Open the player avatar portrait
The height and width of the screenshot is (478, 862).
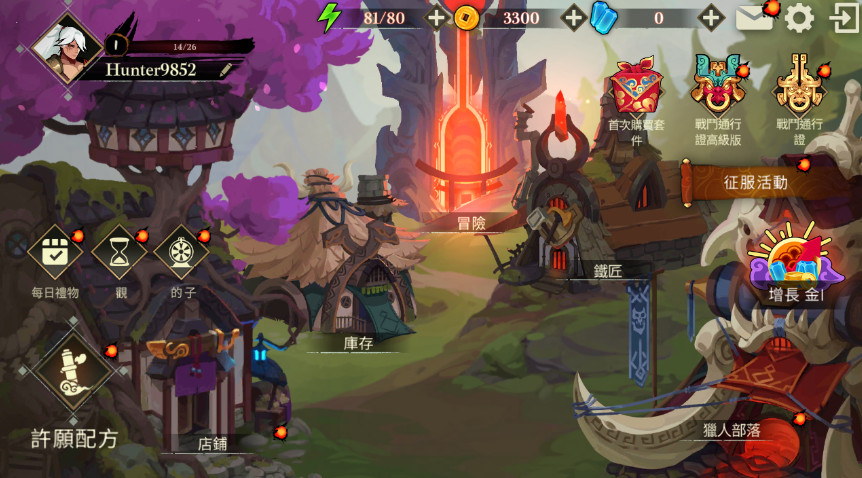[67, 49]
